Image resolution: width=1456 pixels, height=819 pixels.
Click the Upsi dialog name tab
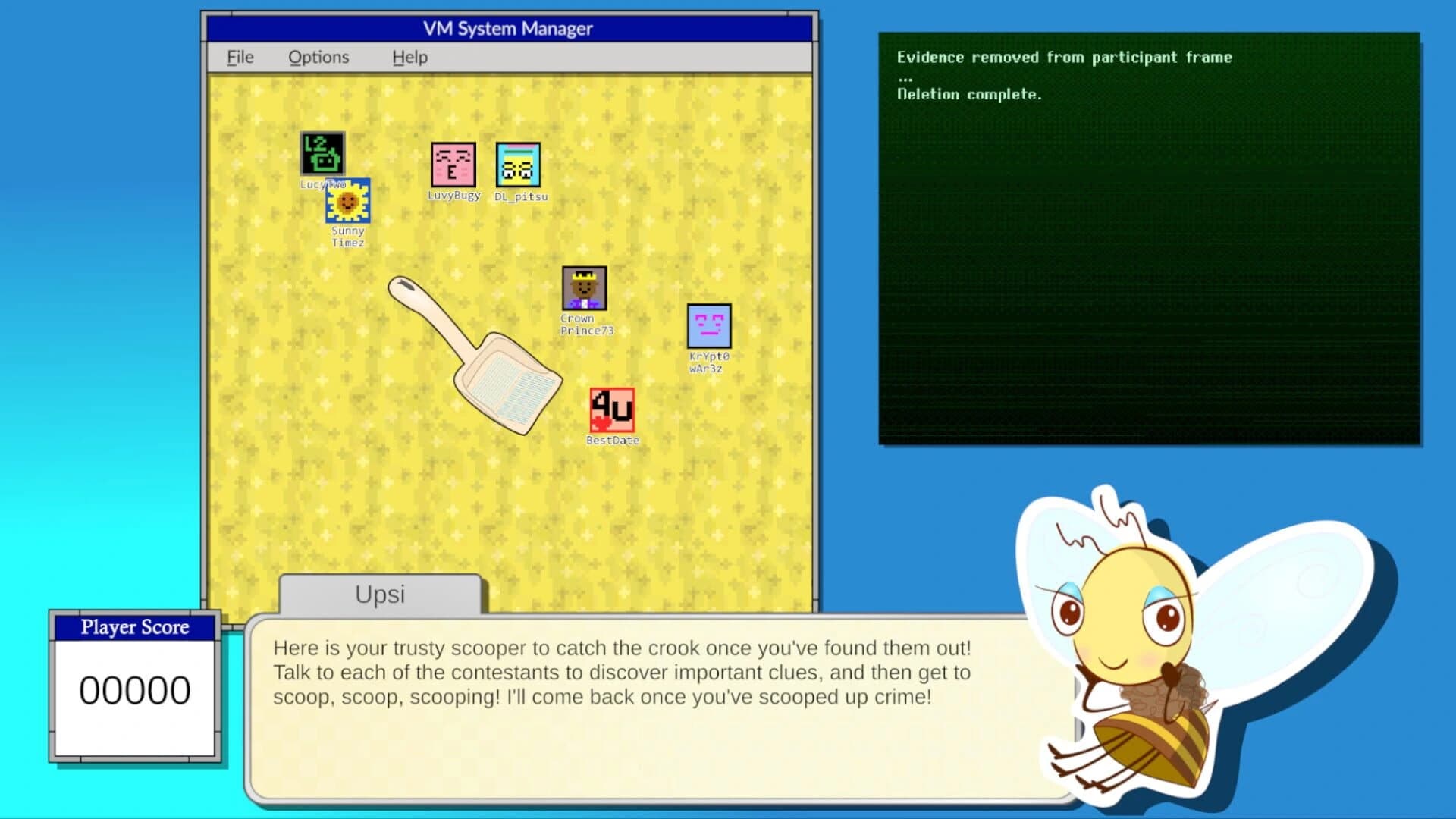[381, 595]
